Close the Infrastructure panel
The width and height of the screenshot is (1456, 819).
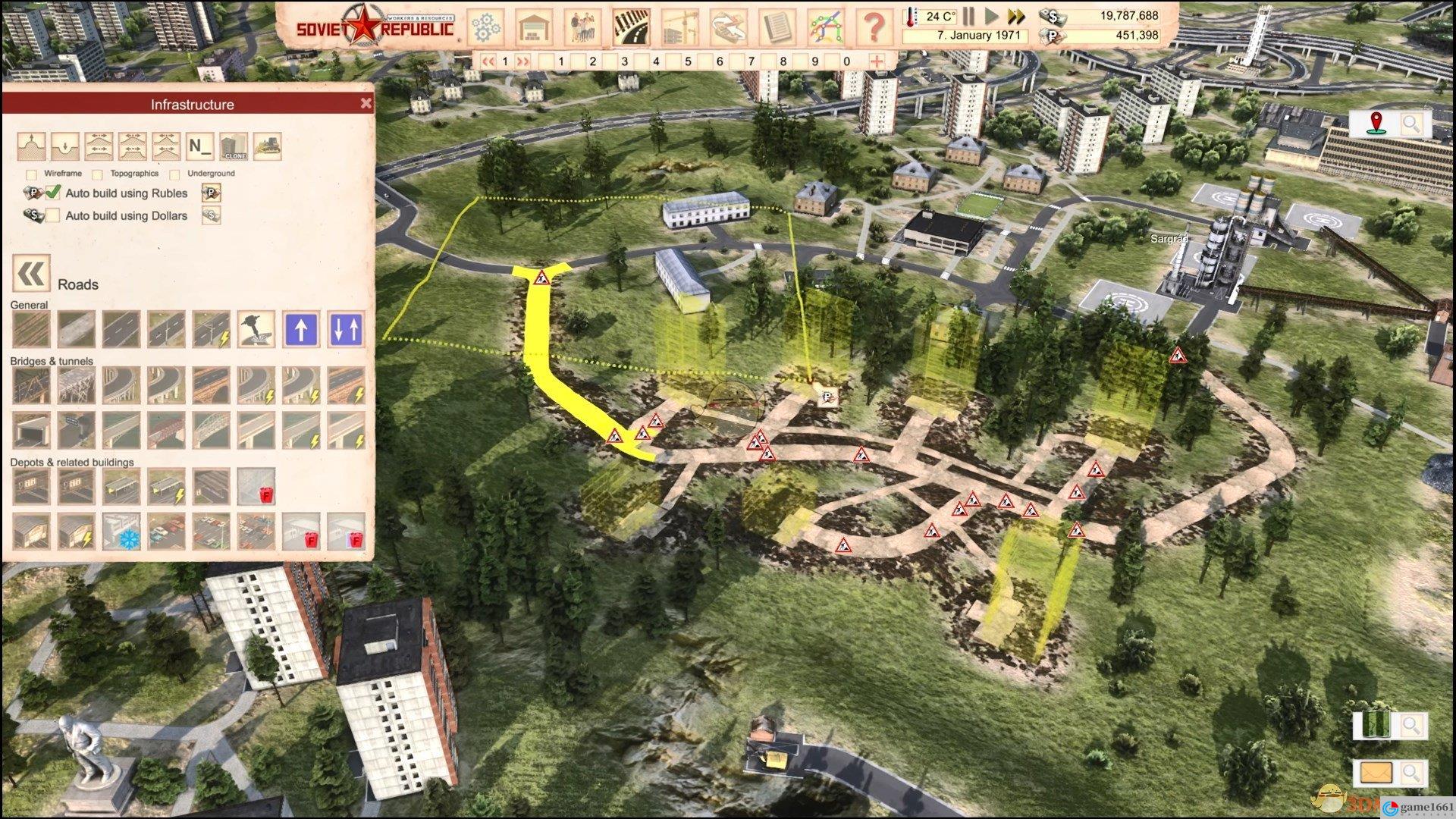[366, 104]
